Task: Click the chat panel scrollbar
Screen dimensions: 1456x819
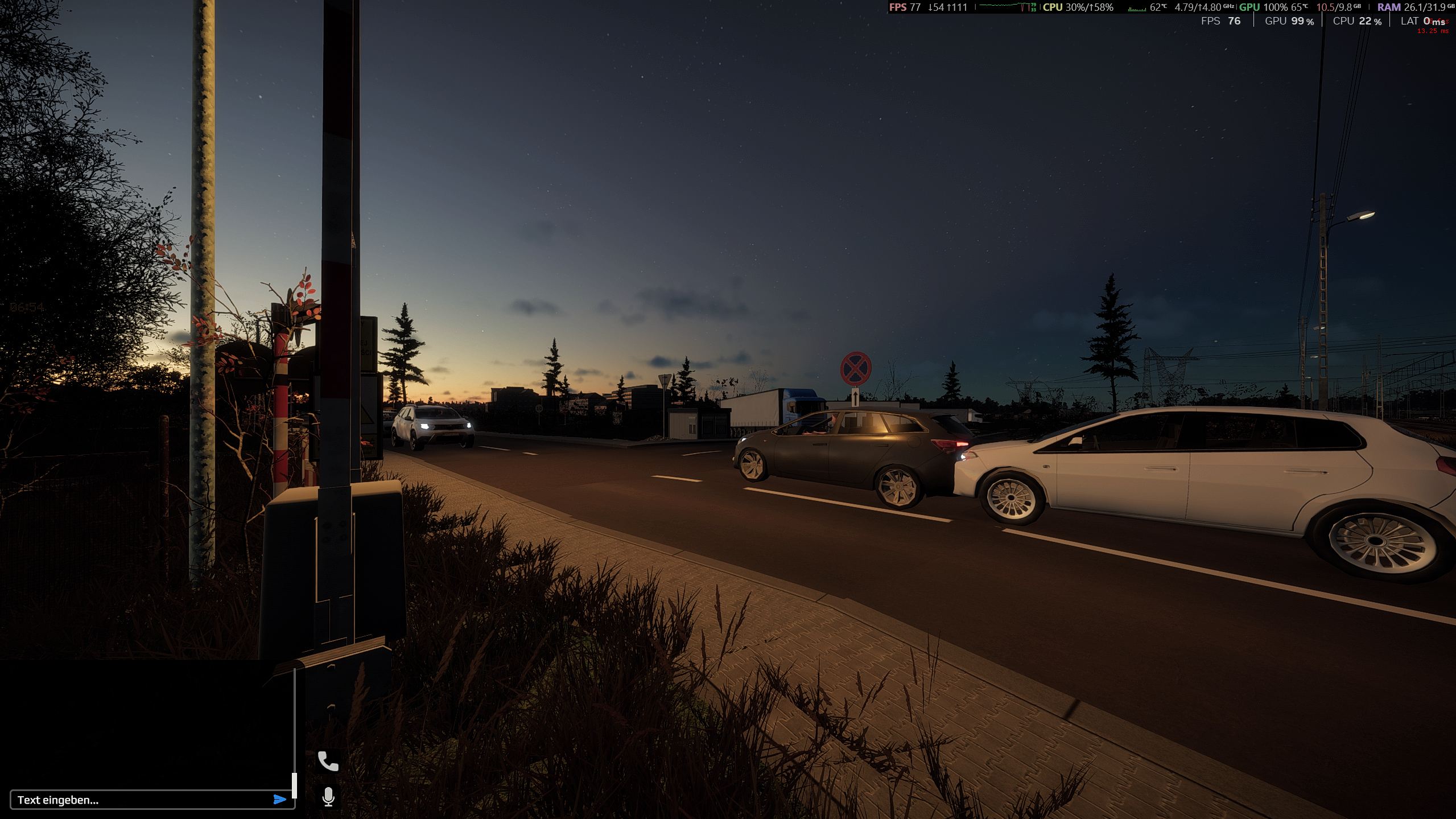Action: pyautogui.click(x=294, y=785)
